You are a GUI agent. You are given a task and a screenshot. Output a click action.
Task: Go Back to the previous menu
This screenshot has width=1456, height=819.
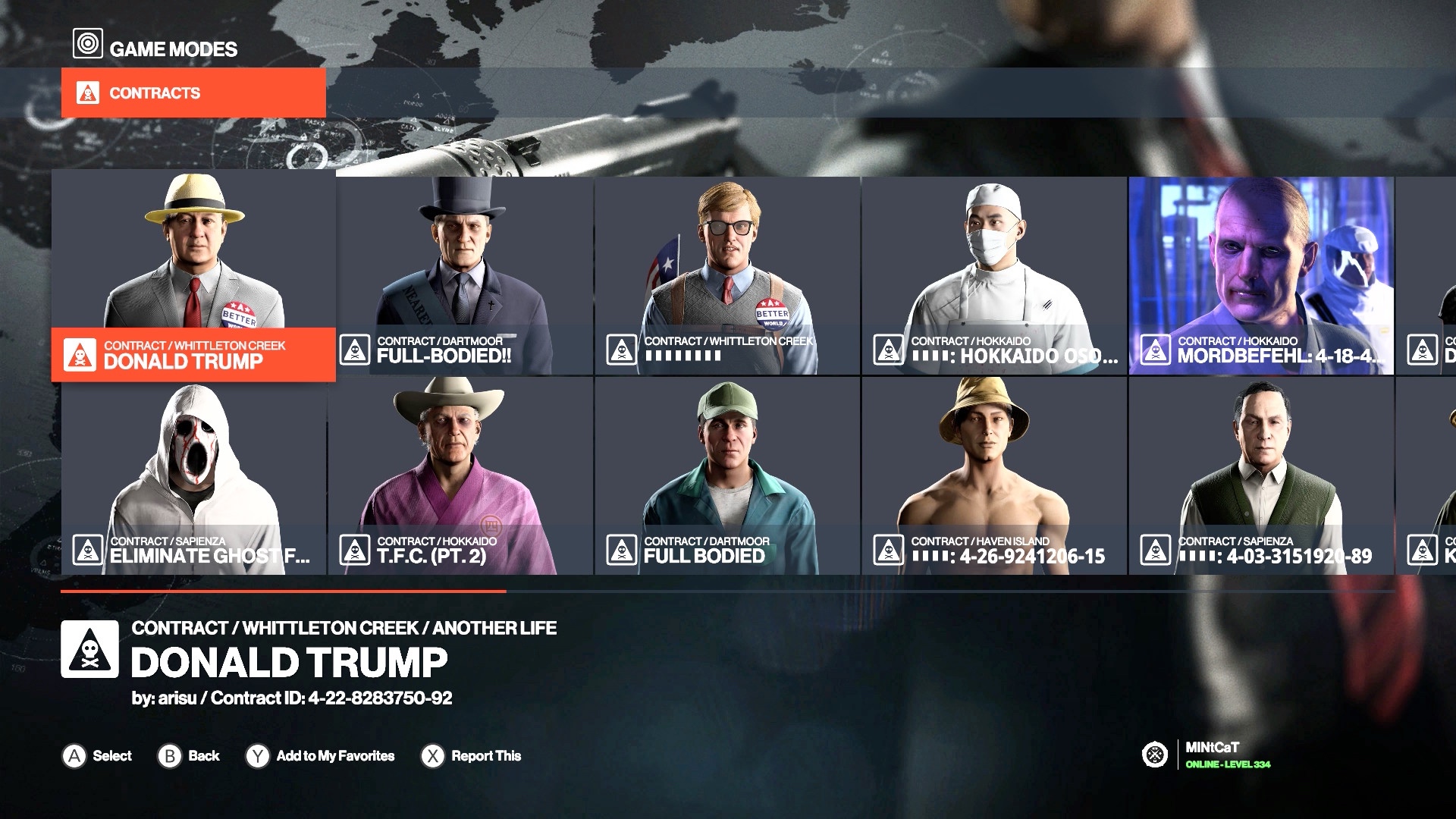tap(189, 756)
